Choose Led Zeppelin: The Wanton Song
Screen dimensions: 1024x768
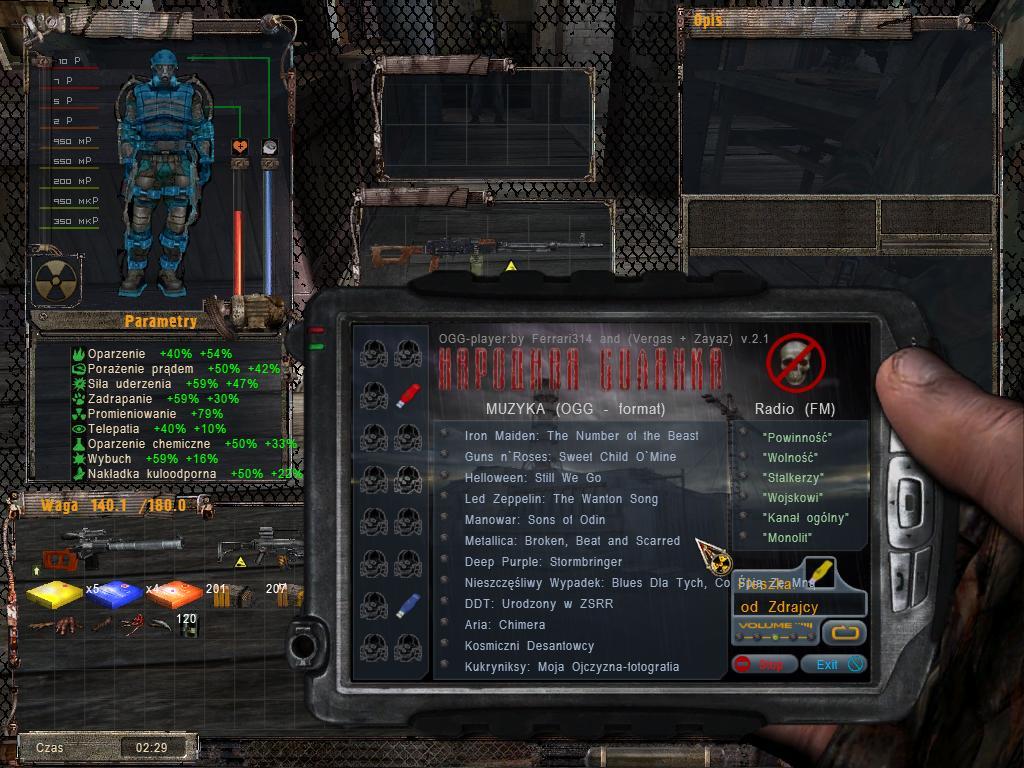click(x=561, y=499)
